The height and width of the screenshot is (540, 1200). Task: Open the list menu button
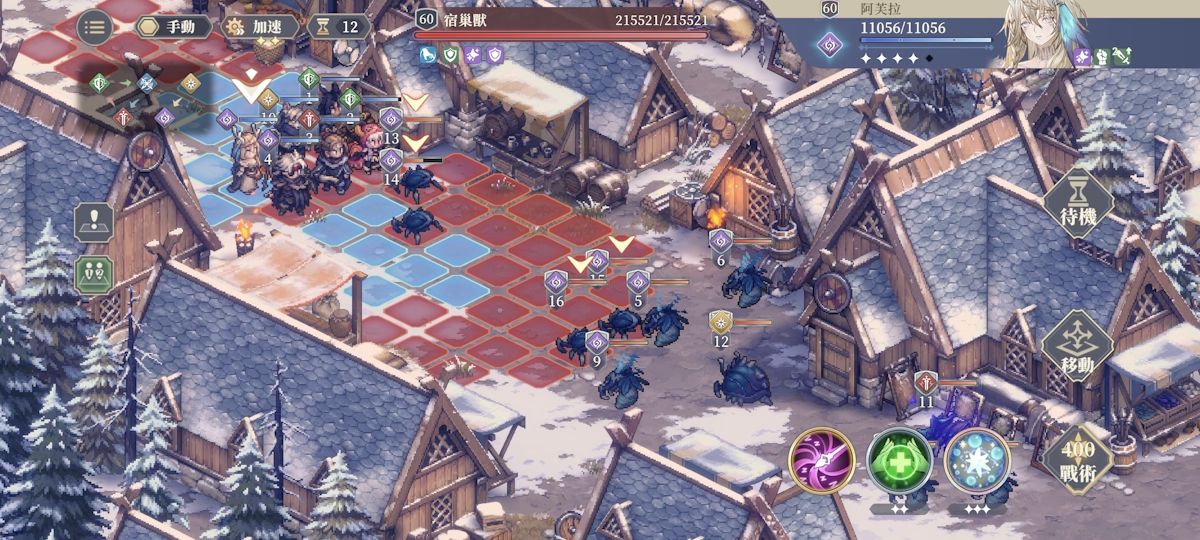tap(95, 27)
